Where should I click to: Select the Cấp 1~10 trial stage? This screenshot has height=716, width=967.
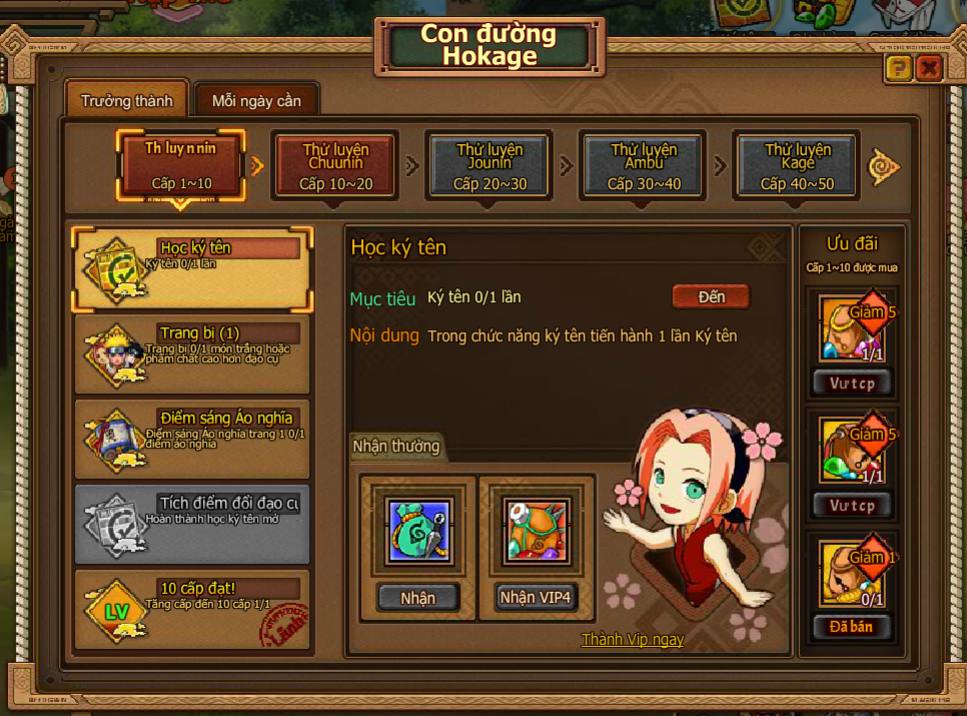pos(181,165)
